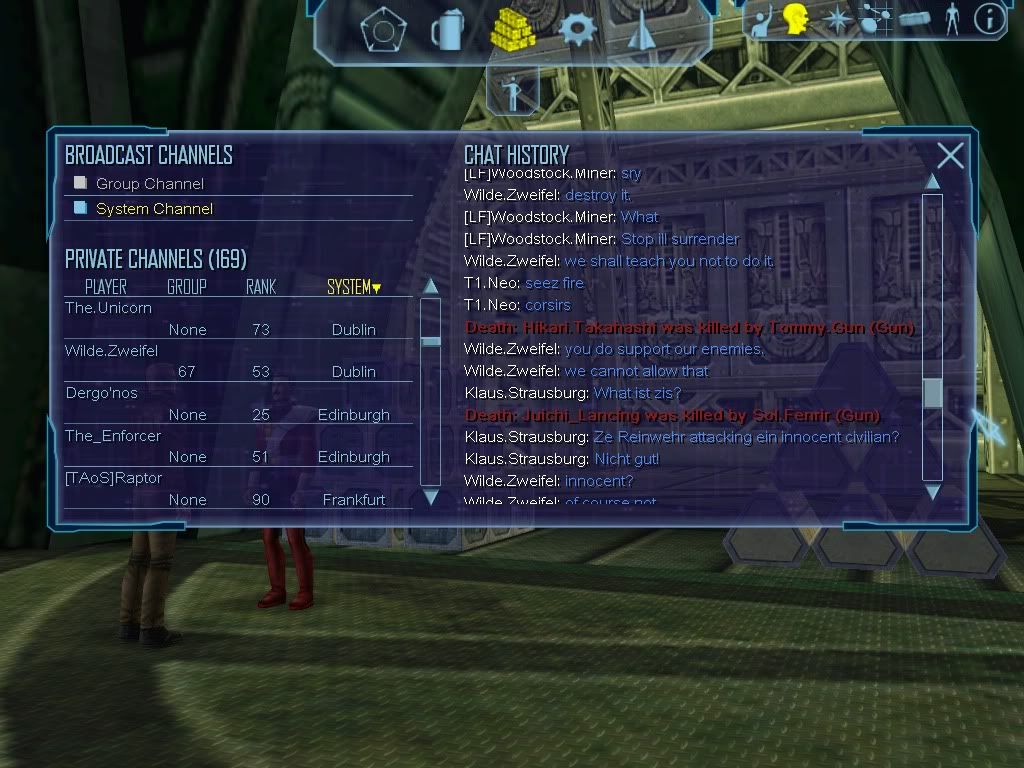Choose Wilde.Zweifel from the player list
Screen dimensions: 1024x768
(x=112, y=351)
